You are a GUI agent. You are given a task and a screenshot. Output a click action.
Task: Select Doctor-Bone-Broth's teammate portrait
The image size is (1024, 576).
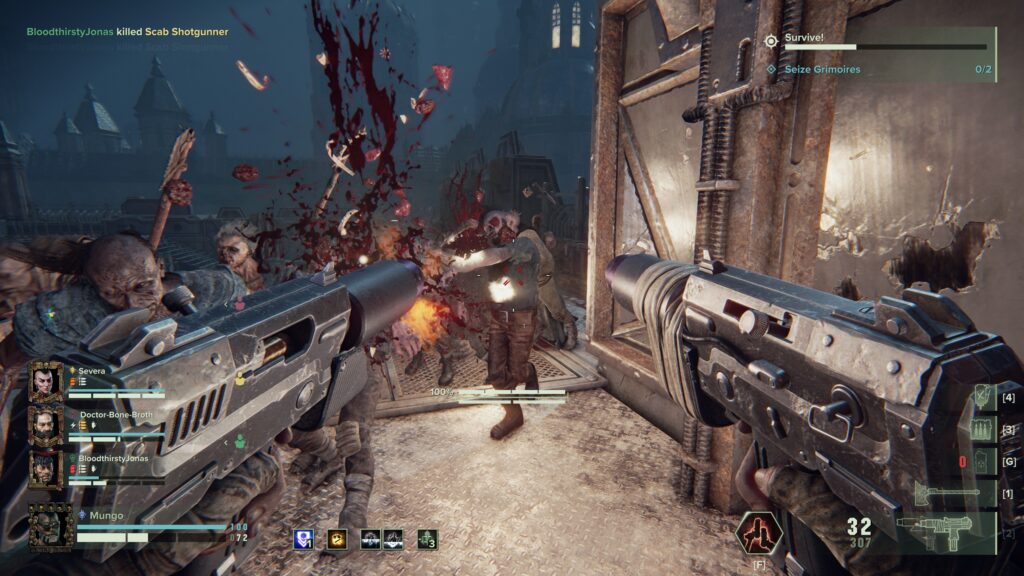[45, 425]
